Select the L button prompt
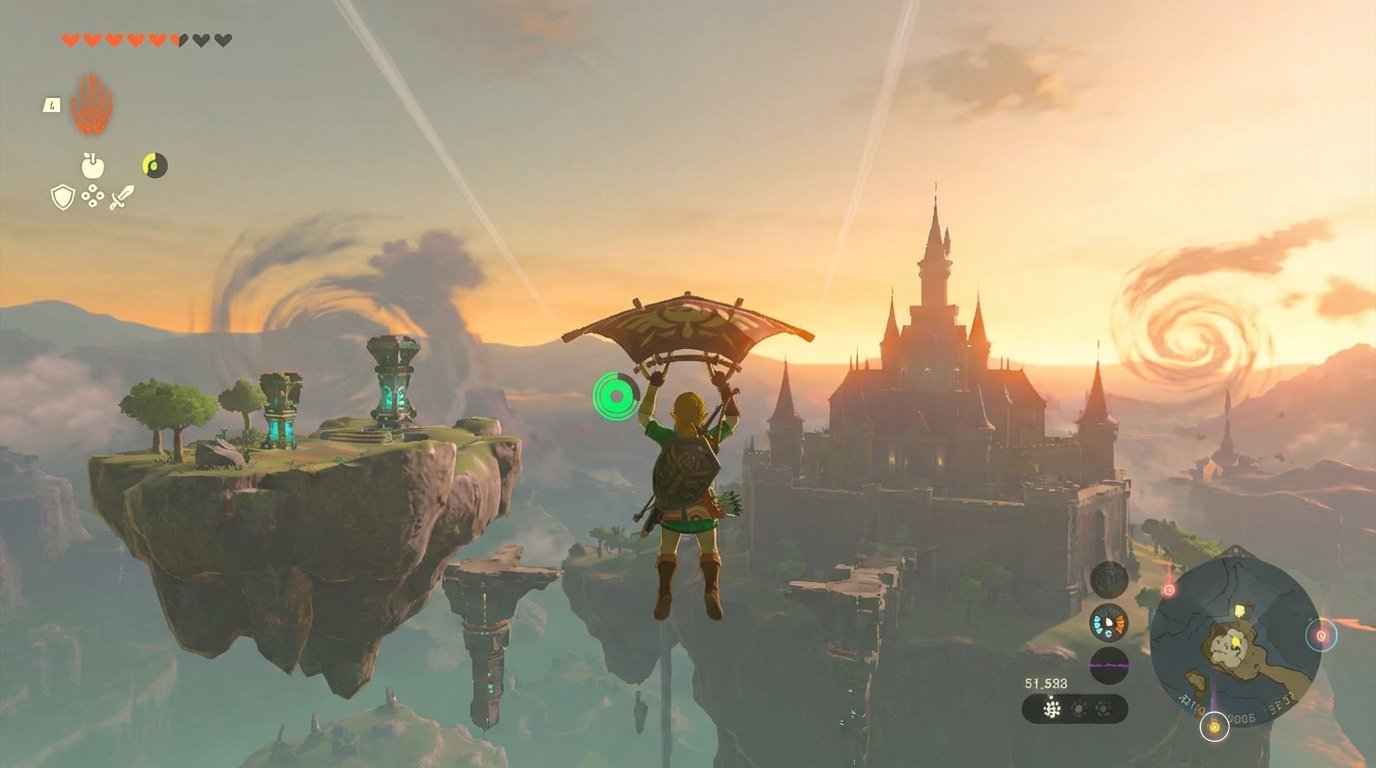The width and height of the screenshot is (1376, 768). pyautogui.click(x=50, y=106)
